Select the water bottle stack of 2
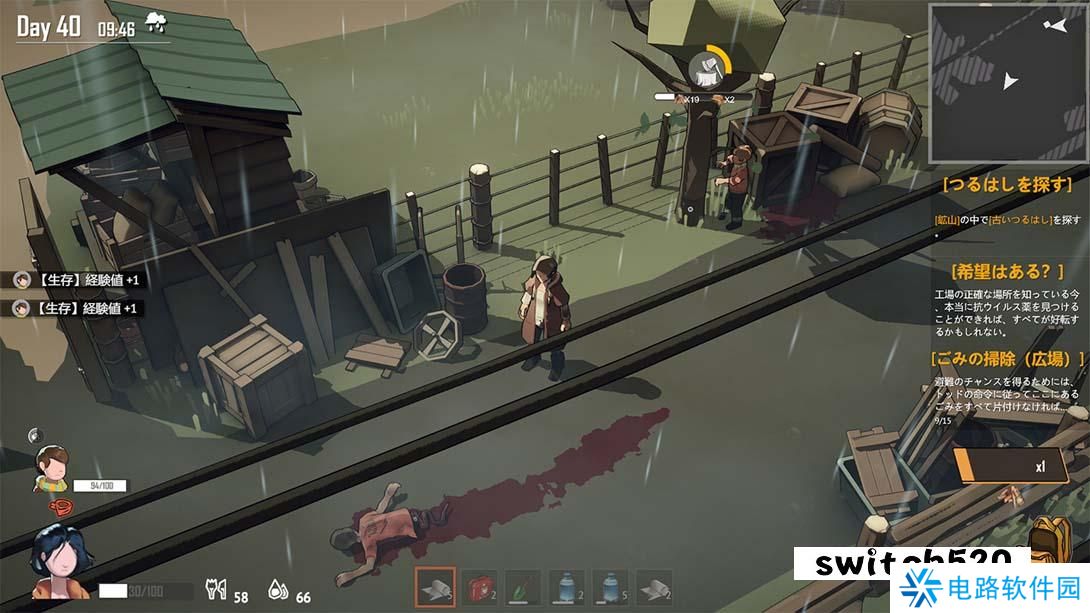 pyautogui.click(x=567, y=588)
